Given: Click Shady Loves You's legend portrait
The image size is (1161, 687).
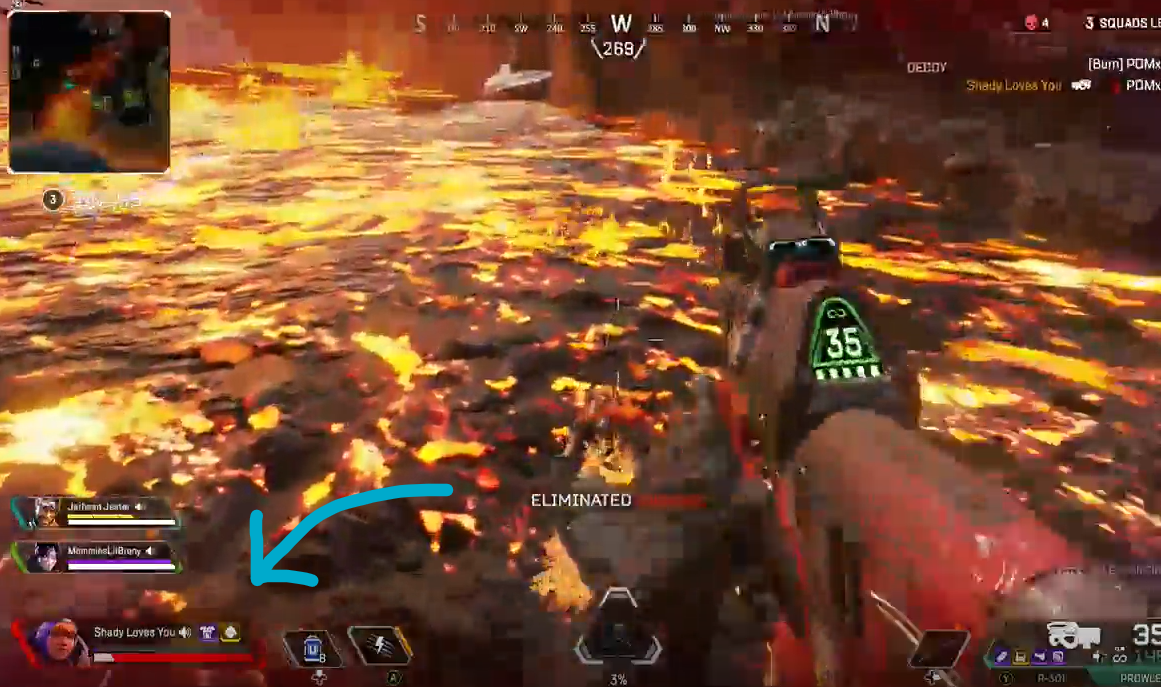Looking at the screenshot, I should [57, 641].
